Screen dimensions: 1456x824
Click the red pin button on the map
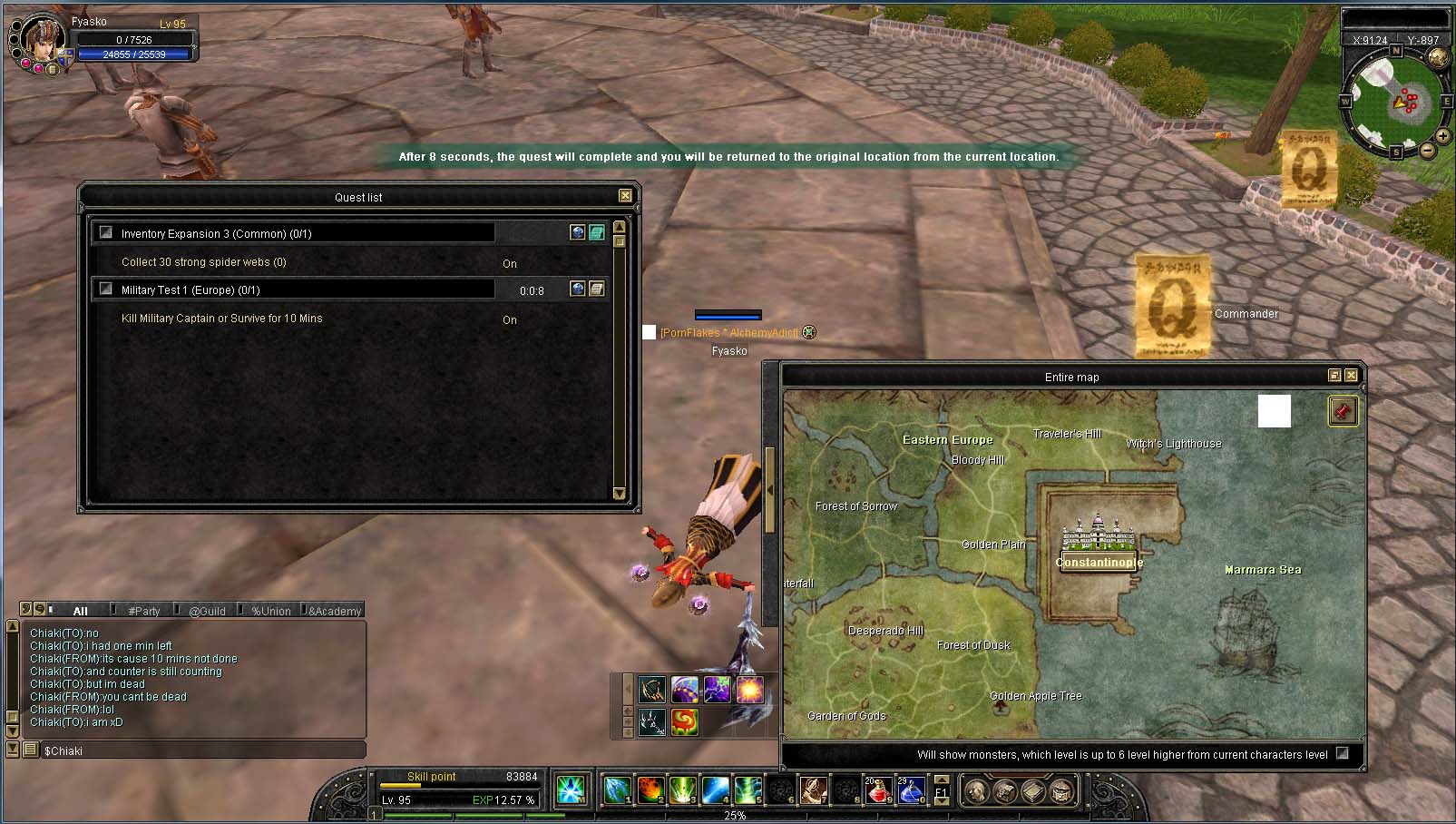tap(1343, 411)
